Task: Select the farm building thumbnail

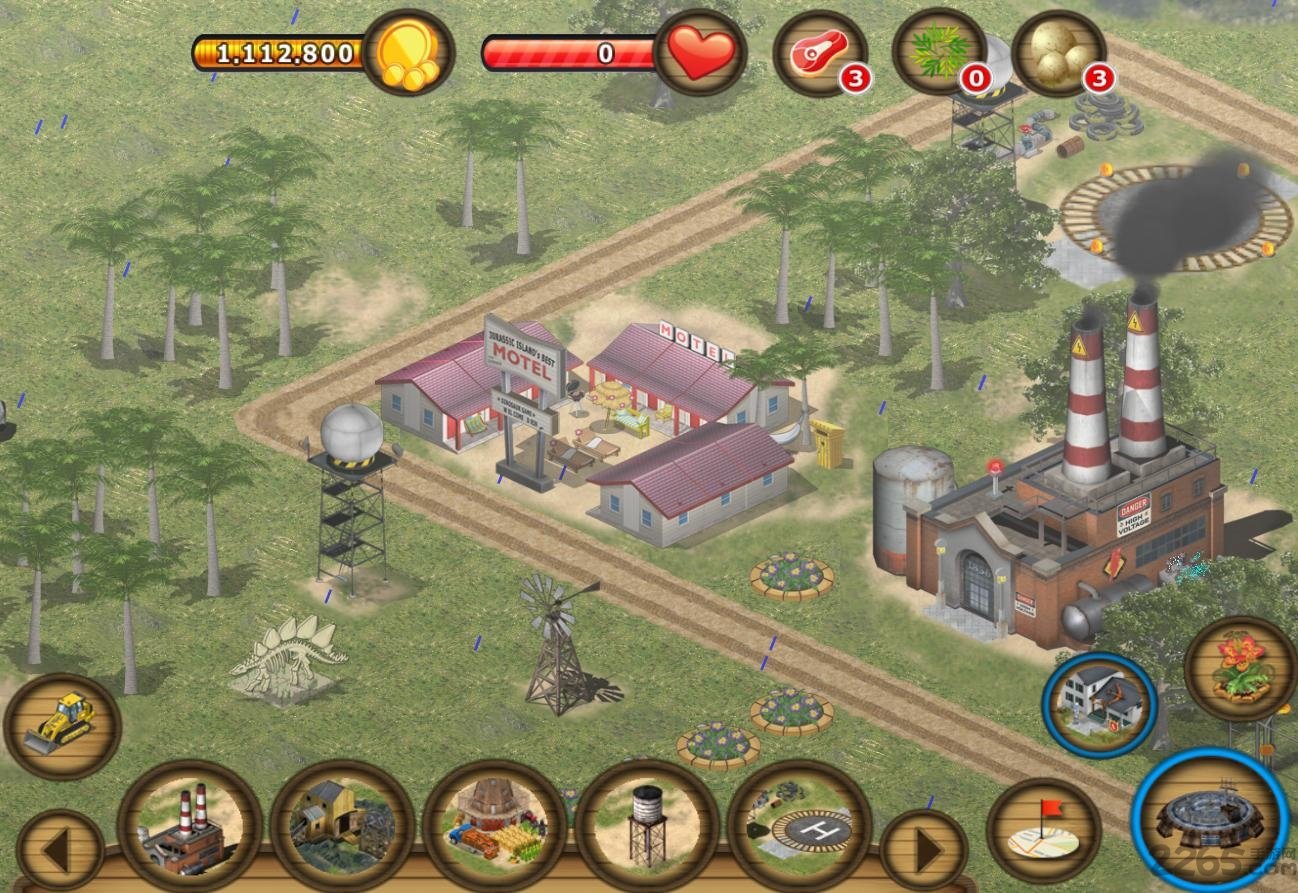Action: (x=495, y=826)
